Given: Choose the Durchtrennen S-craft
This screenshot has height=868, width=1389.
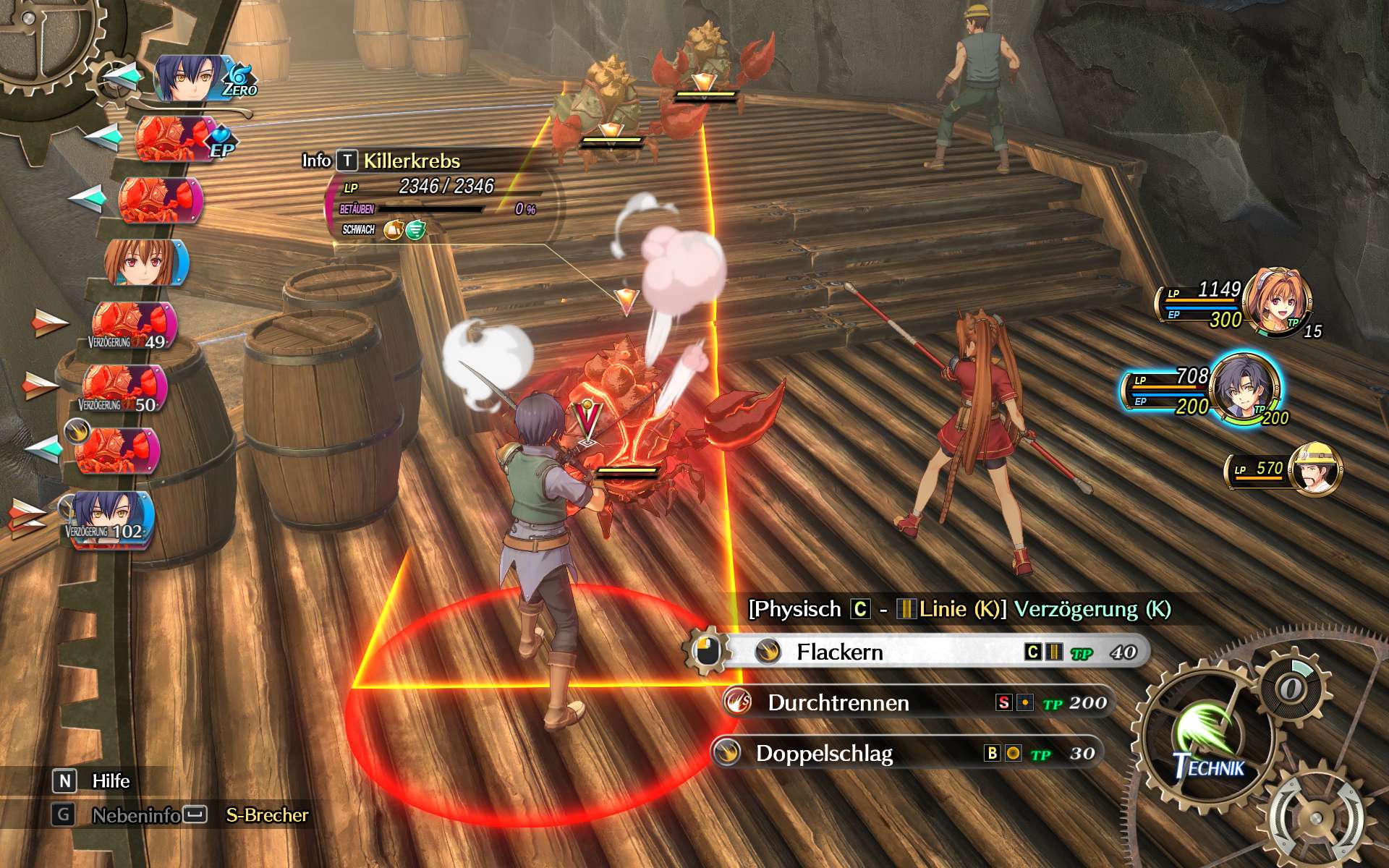Looking at the screenshot, I should [x=919, y=702].
